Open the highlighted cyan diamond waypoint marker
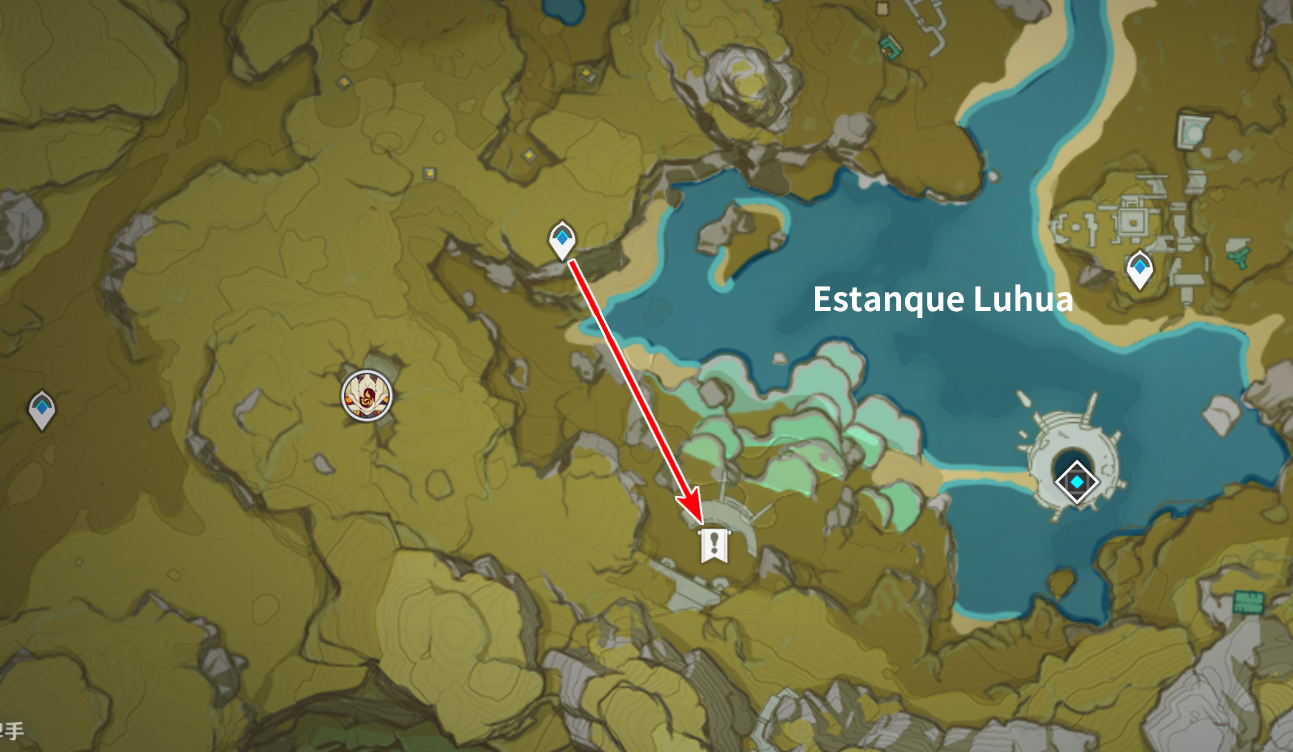The width and height of the screenshot is (1293, 752). tap(1077, 481)
